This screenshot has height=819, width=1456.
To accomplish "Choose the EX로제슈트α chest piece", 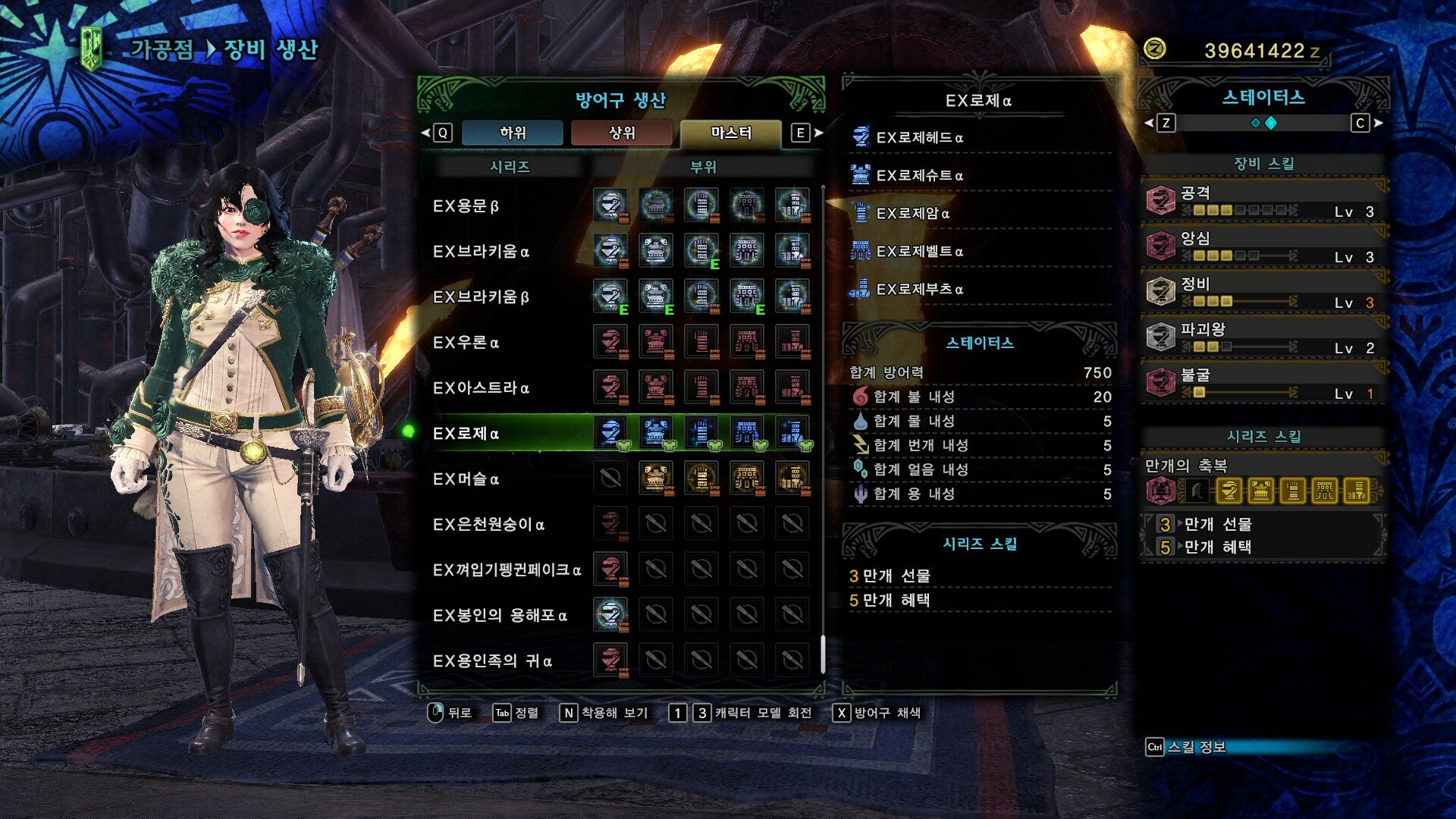I will [919, 176].
